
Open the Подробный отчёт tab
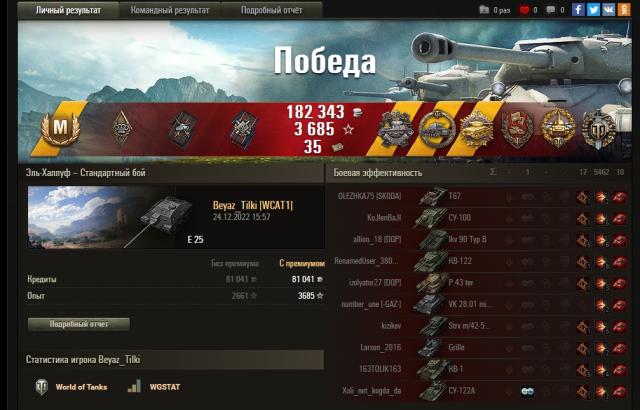tap(272, 10)
